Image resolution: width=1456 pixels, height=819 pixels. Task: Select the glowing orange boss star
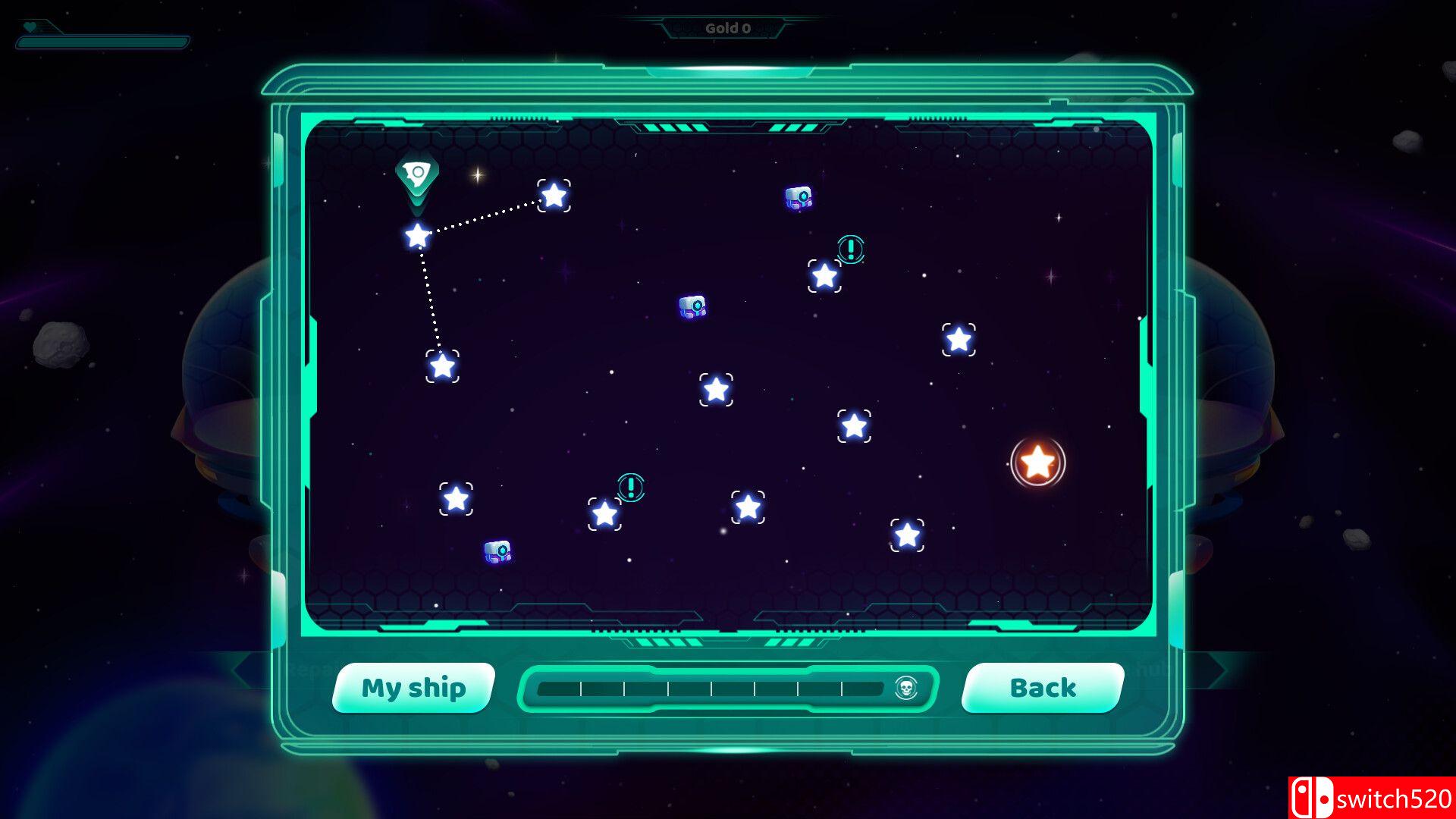click(1037, 461)
